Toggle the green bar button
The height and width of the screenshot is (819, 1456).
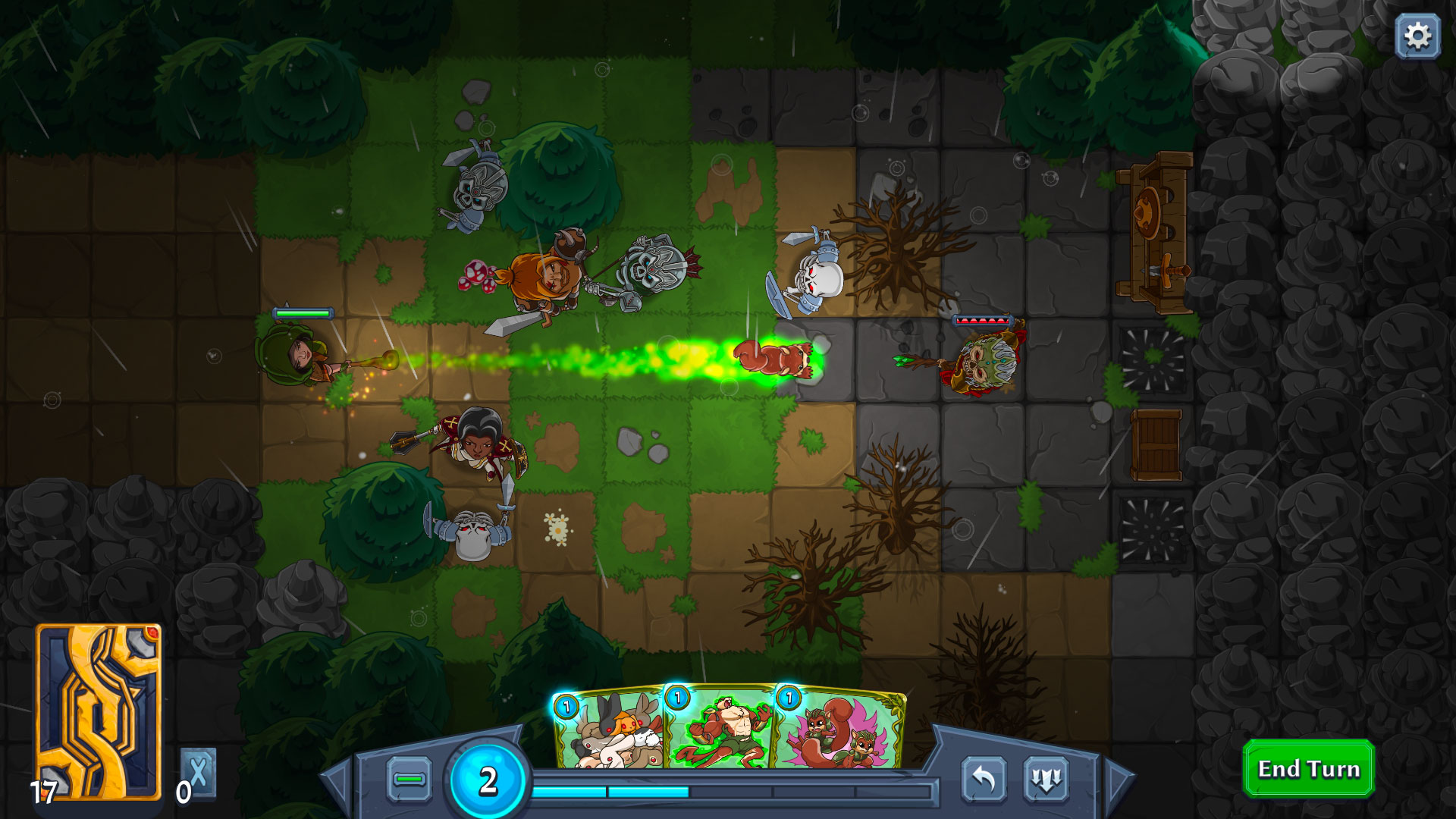click(x=409, y=779)
